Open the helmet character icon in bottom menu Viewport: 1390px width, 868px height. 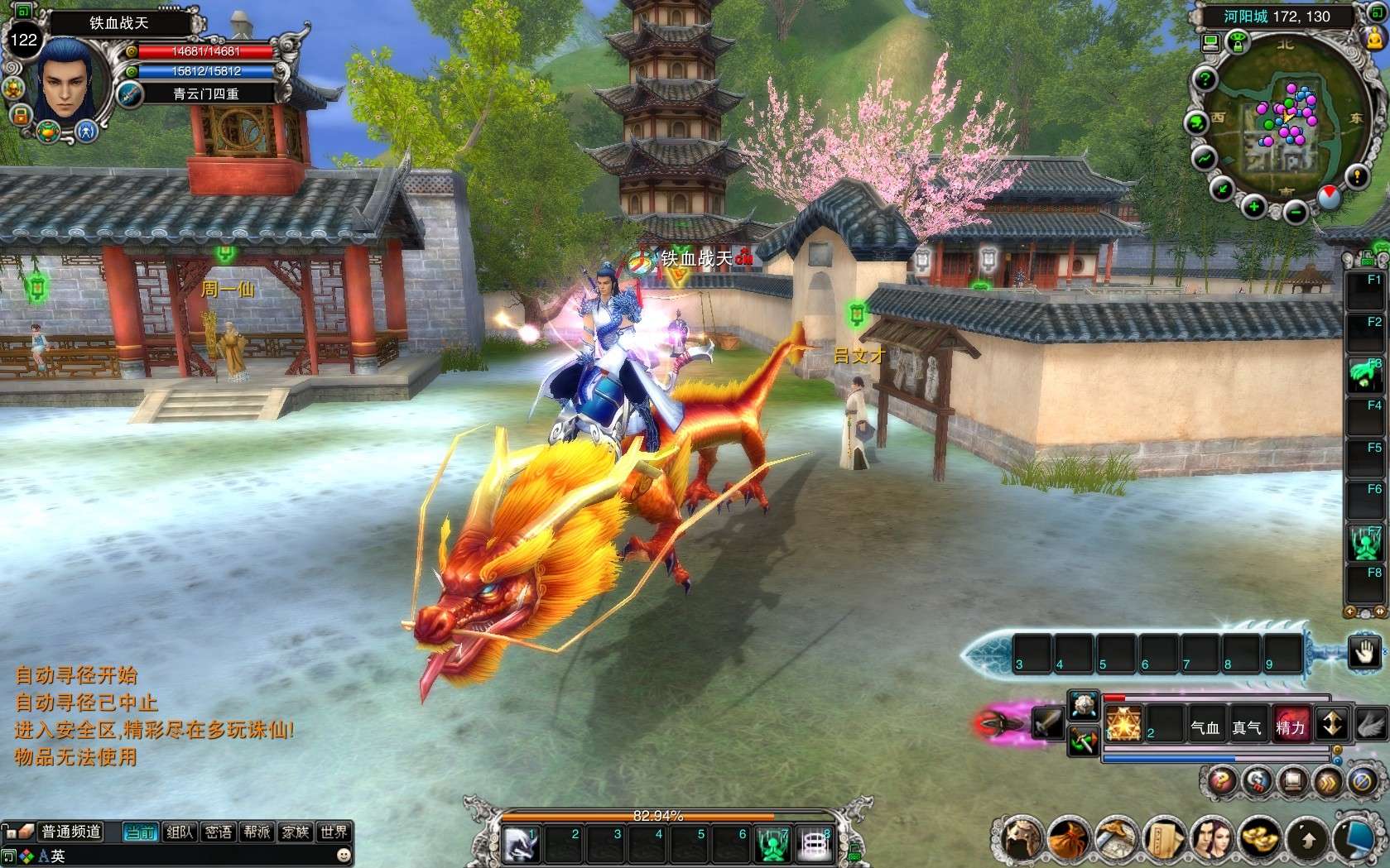(x=1021, y=839)
